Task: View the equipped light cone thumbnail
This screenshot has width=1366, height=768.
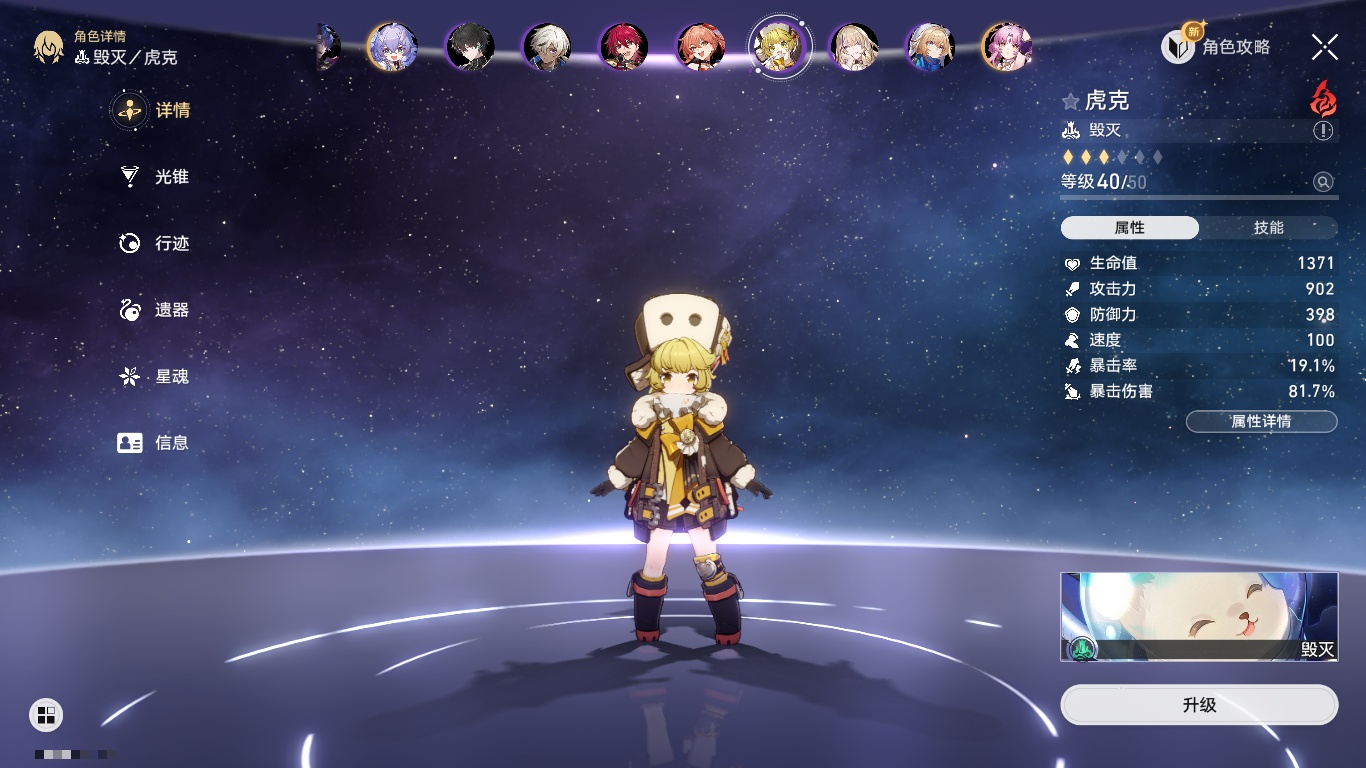Action: point(1199,617)
